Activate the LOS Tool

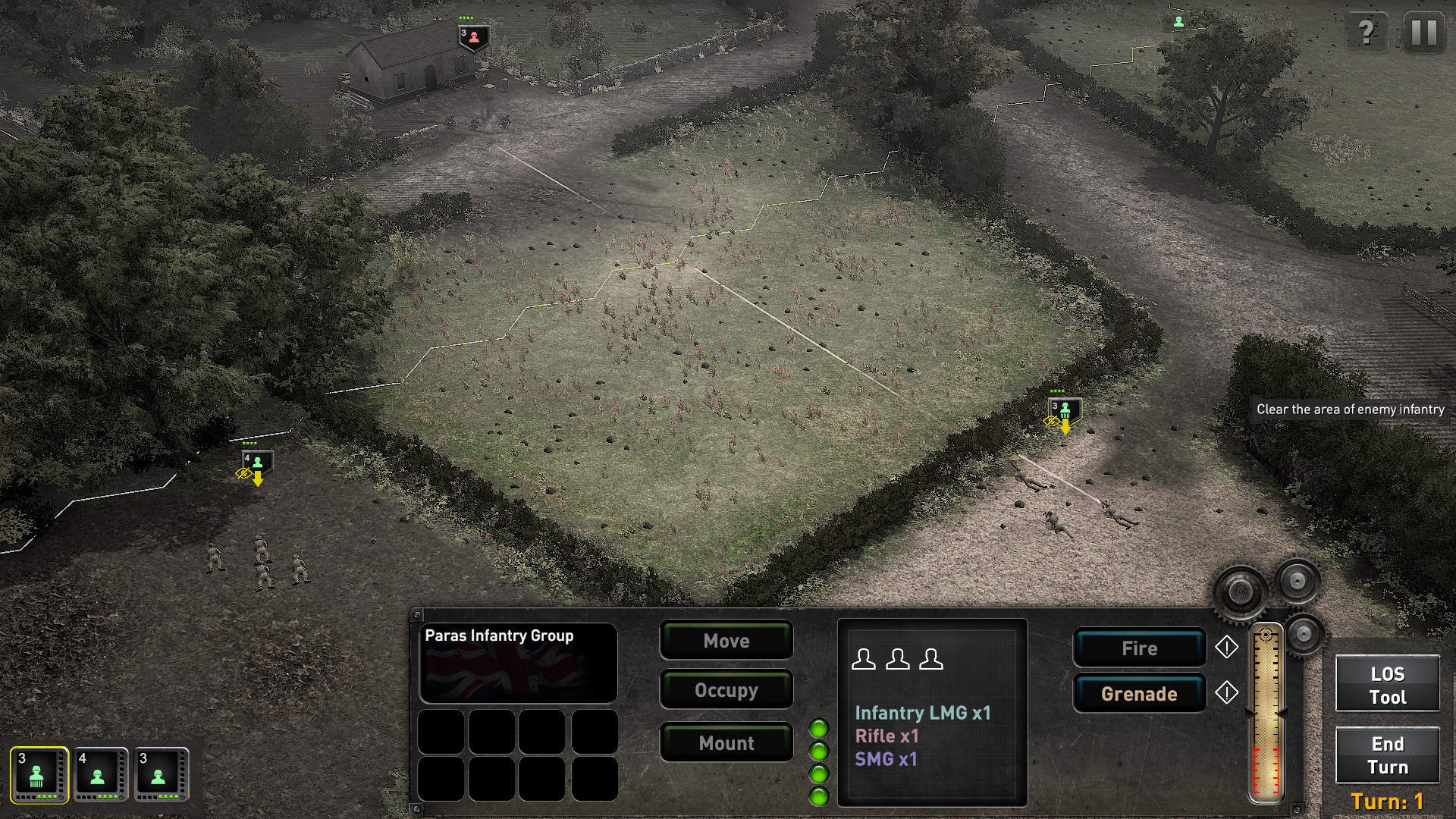point(1386,684)
